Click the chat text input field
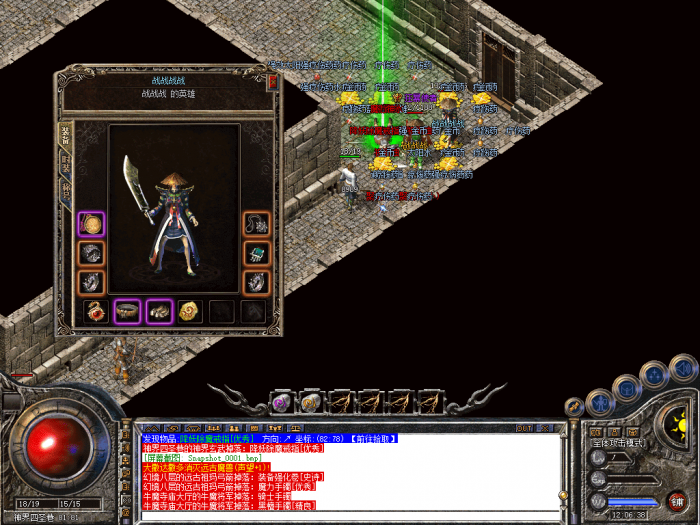This screenshot has width=700, height=525. (x=350, y=517)
